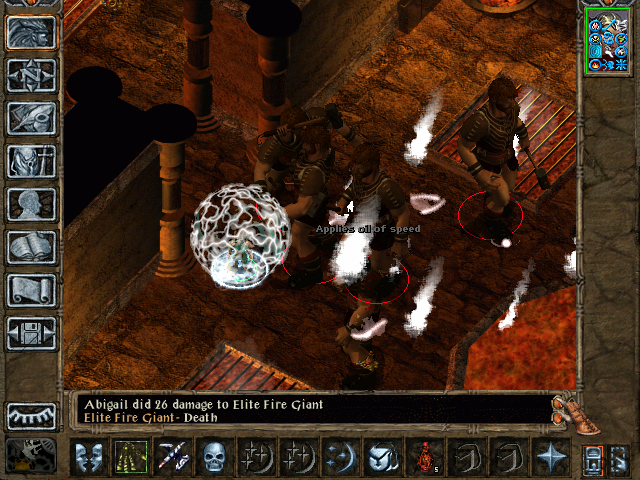Expand the message log using sandal icon

(566, 410)
